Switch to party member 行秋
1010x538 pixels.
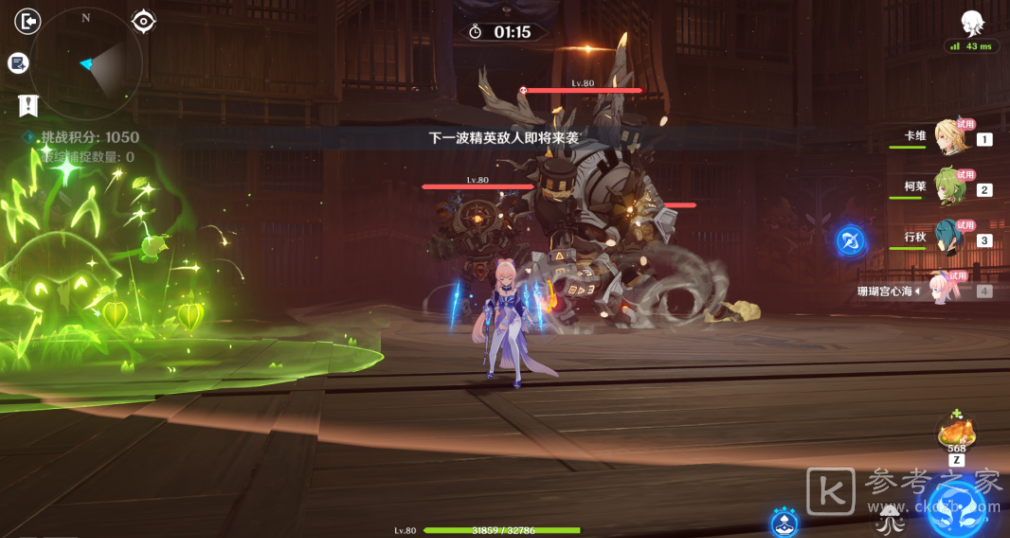(950, 239)
